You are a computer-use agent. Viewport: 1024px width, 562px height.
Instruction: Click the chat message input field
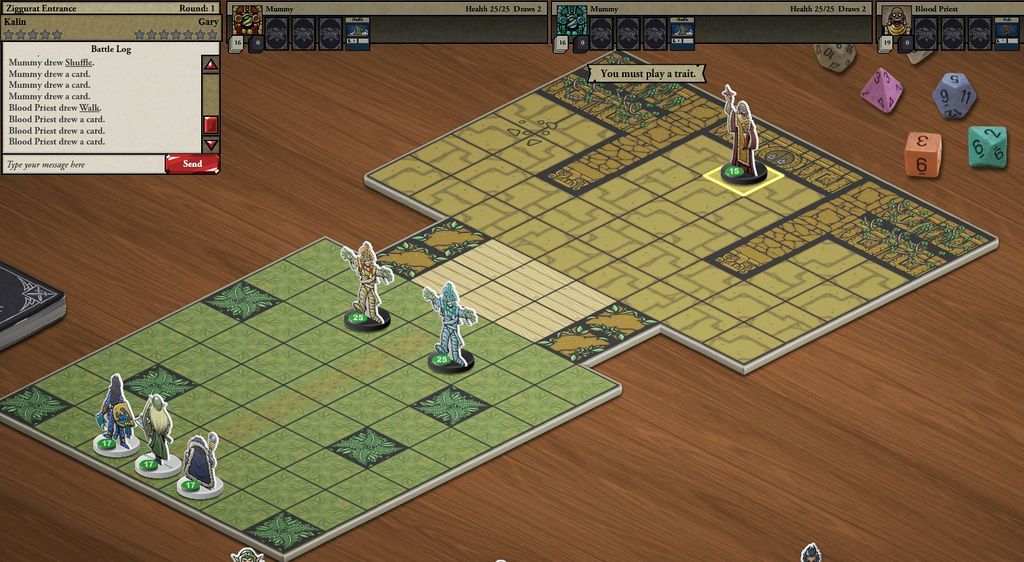point(83,164)
